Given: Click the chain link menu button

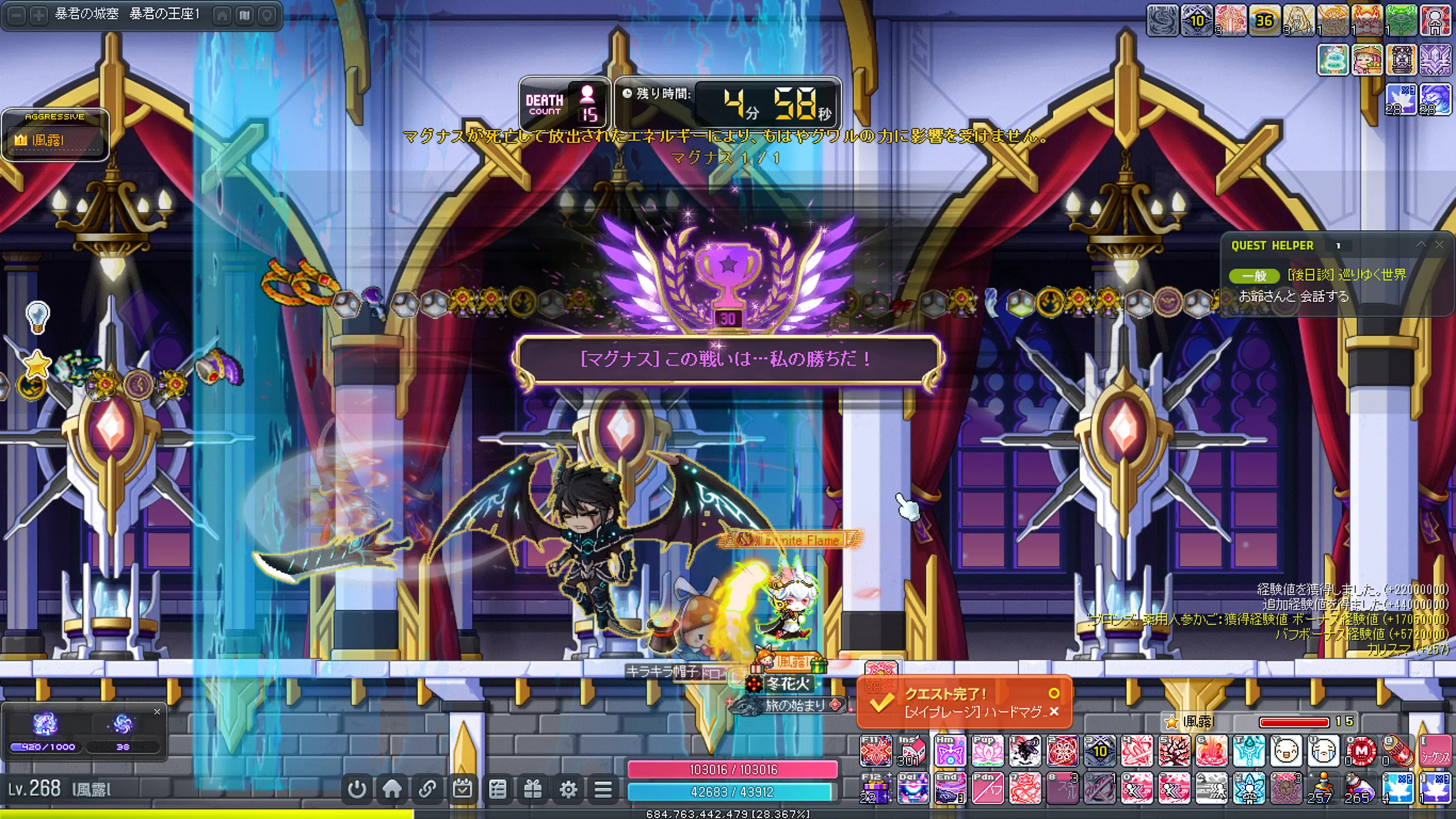Looking at the screenshot, I should click(427, 789).
